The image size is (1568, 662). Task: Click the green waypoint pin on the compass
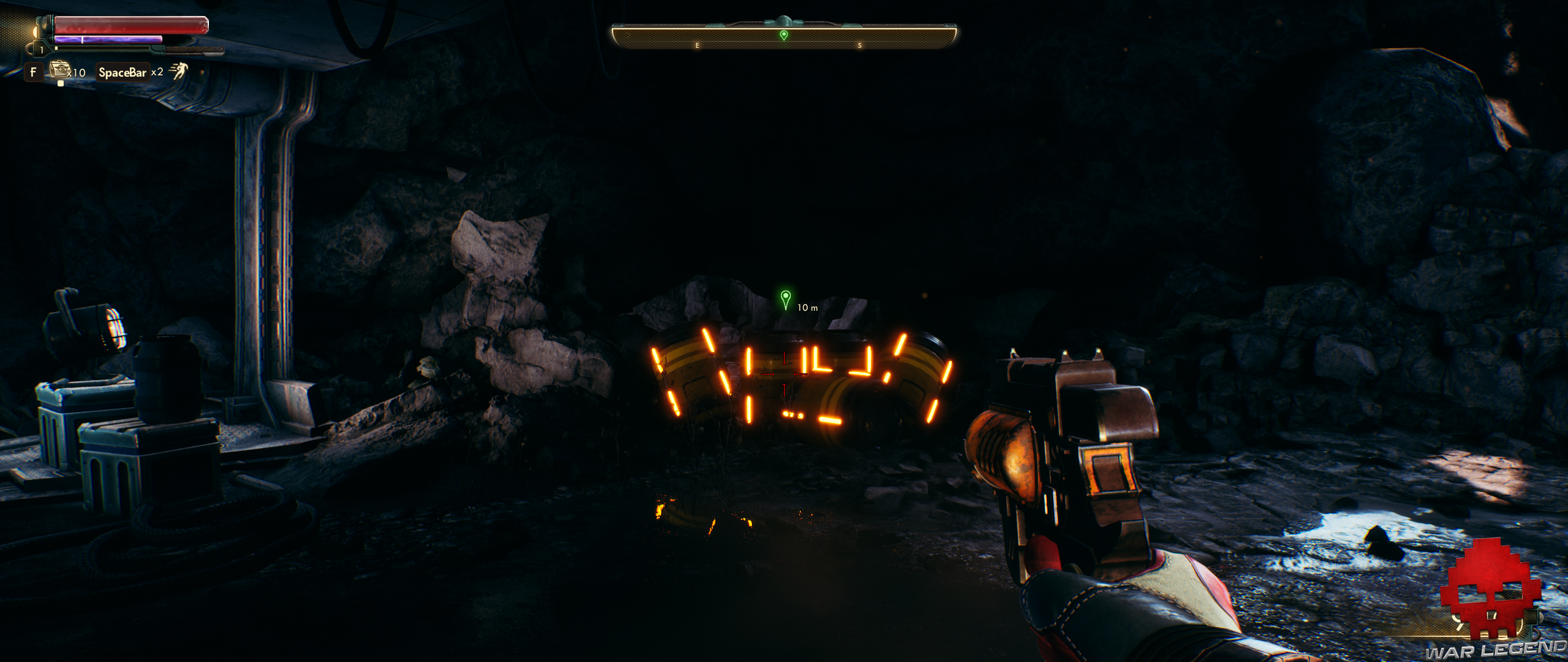click(783, 35)
